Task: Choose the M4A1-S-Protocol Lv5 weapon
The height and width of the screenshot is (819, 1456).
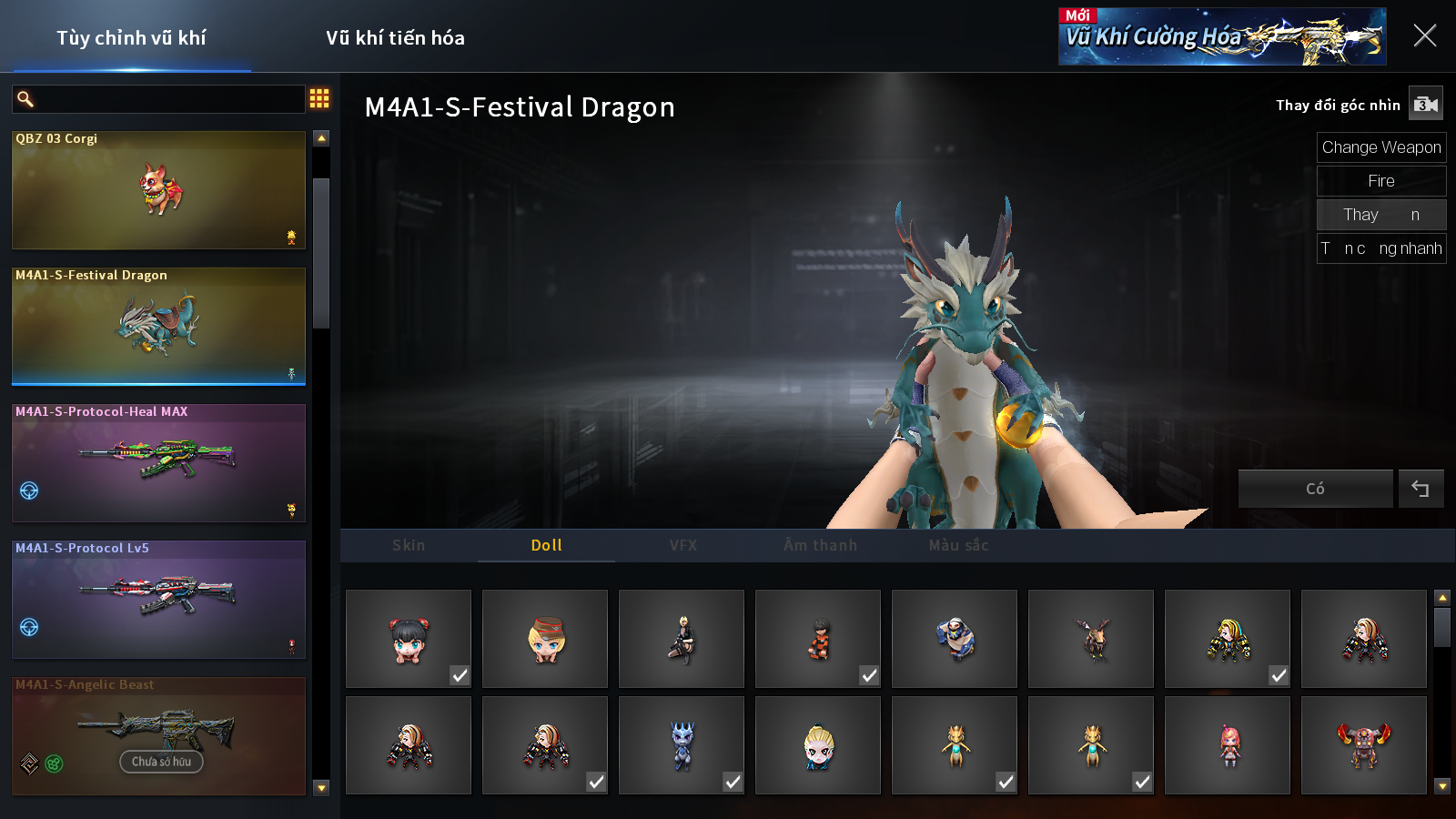Action: coord(158,600)
